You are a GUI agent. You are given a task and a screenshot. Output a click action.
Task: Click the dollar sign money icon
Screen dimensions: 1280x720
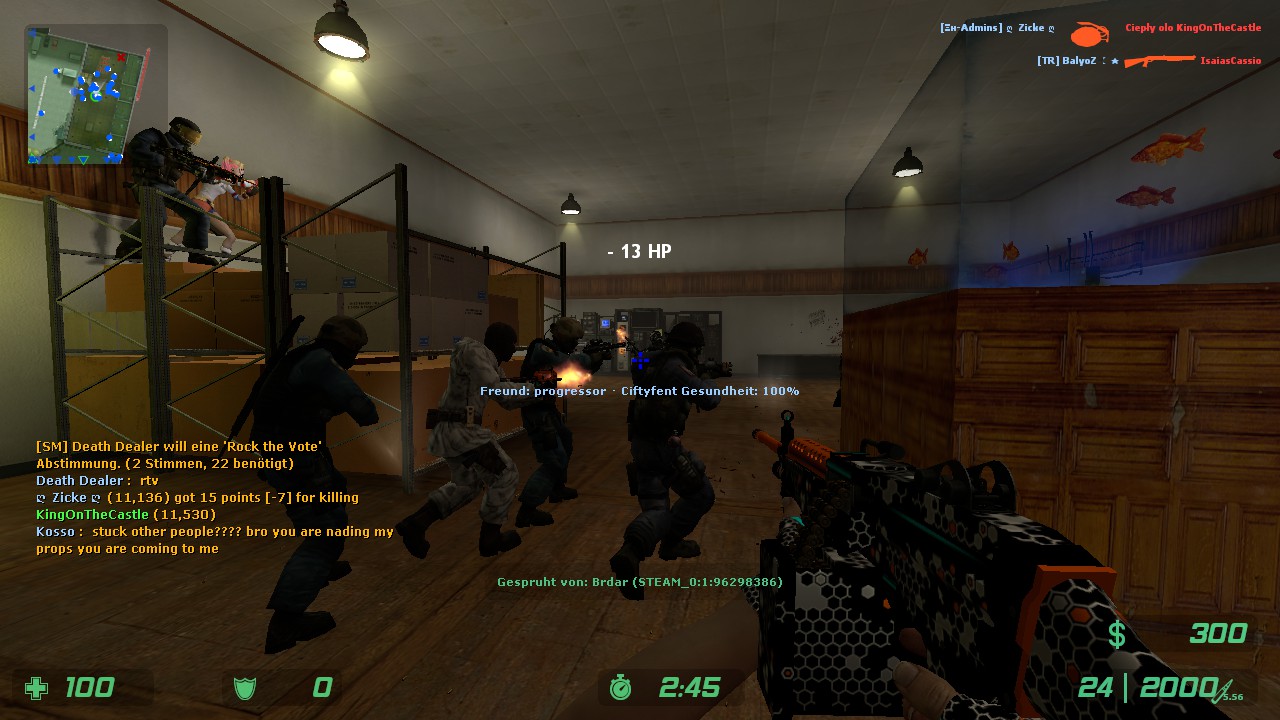(x=1117, y=634)
